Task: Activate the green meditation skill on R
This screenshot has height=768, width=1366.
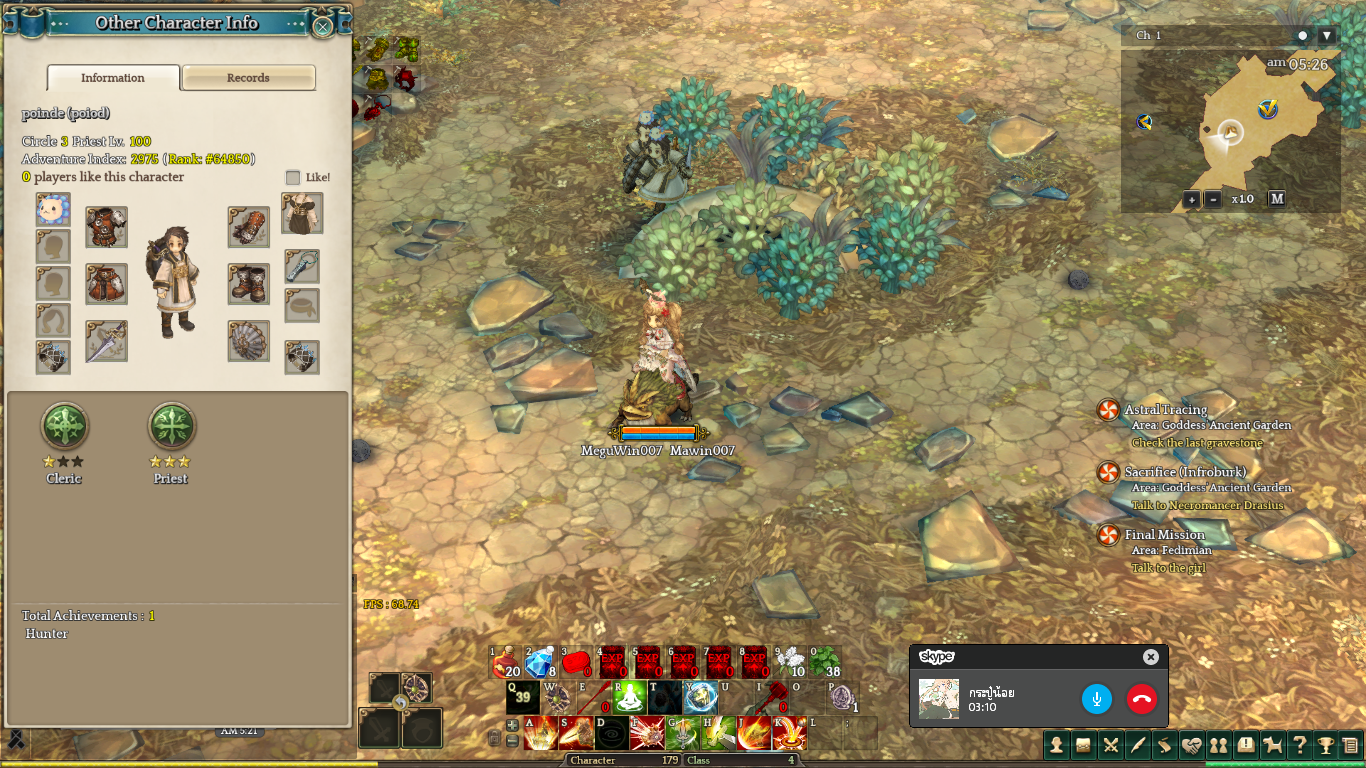Action: coord(630,697)
